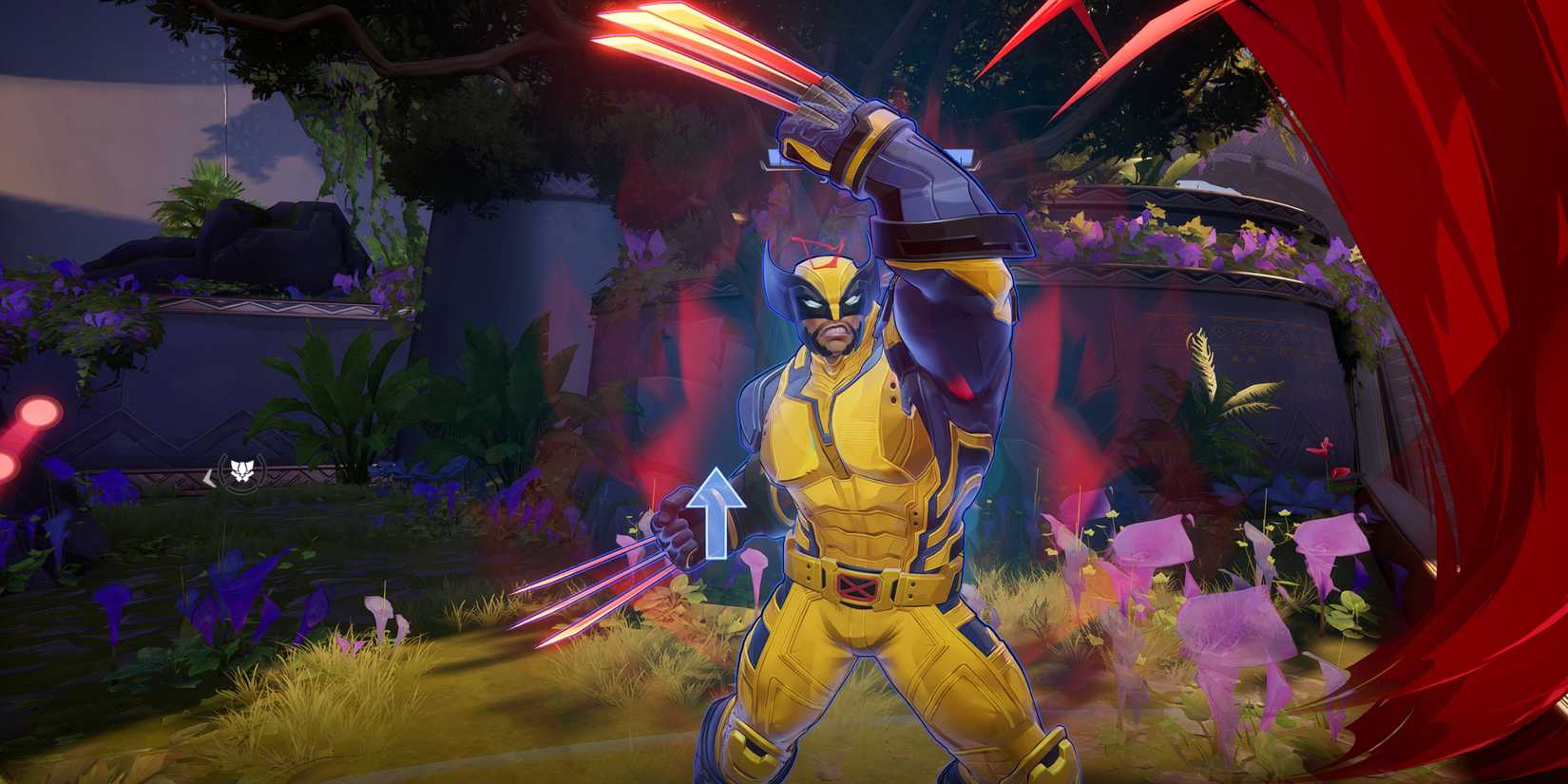Click Wolverine's masked face
The image size is (1568, 784).
click(x=829, y=304)
